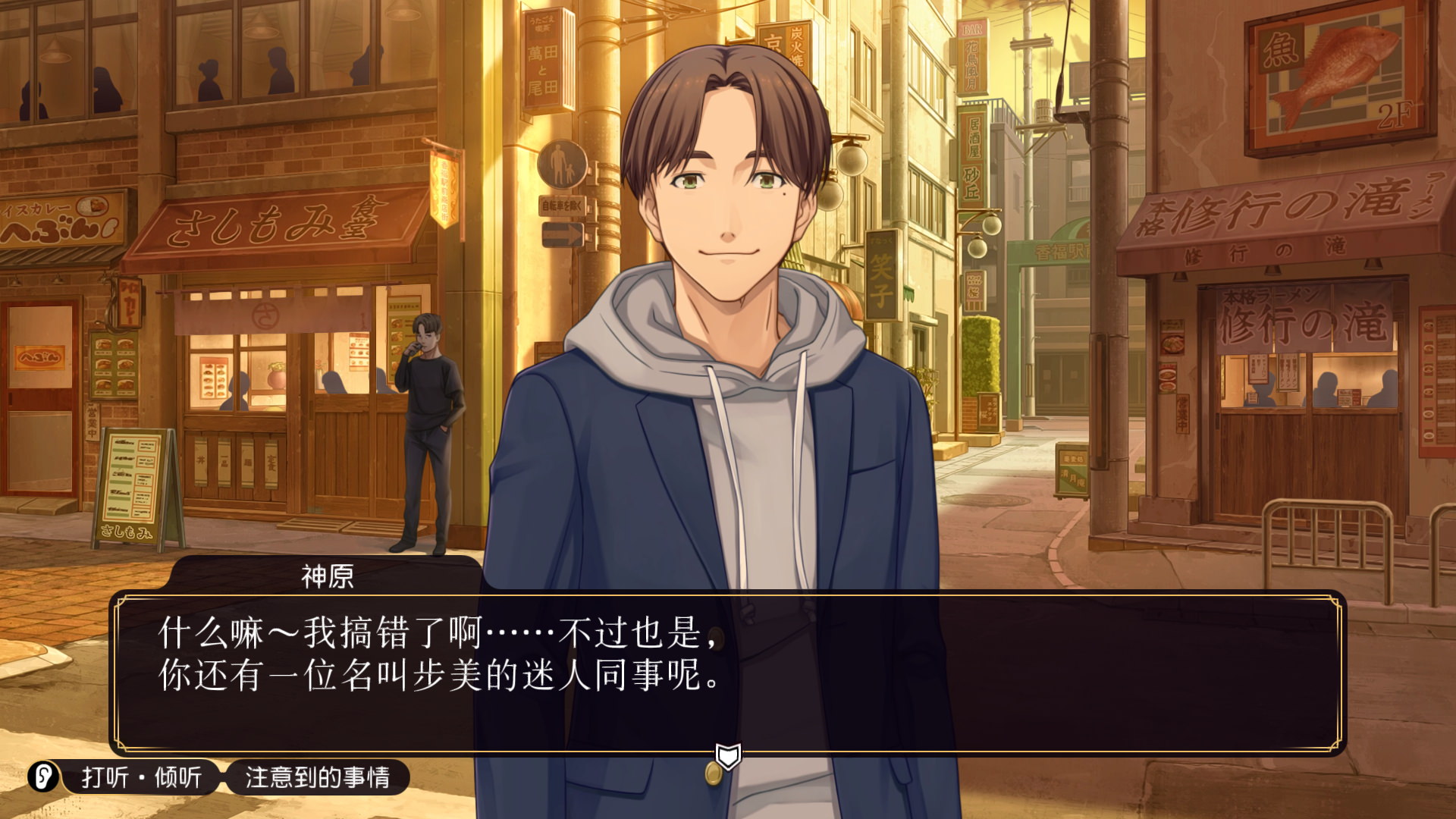Open the 打听・倾听 listen option

[x=142, y=777]
